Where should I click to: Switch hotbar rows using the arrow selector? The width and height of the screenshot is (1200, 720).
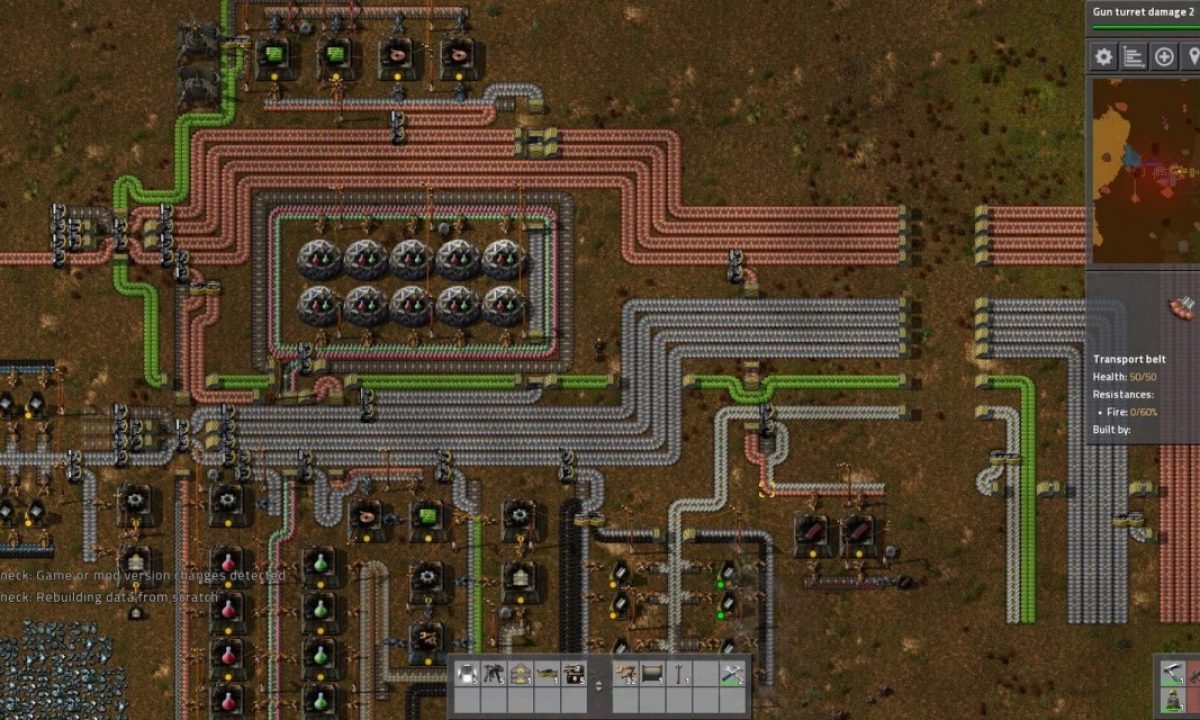click(599, 686)
